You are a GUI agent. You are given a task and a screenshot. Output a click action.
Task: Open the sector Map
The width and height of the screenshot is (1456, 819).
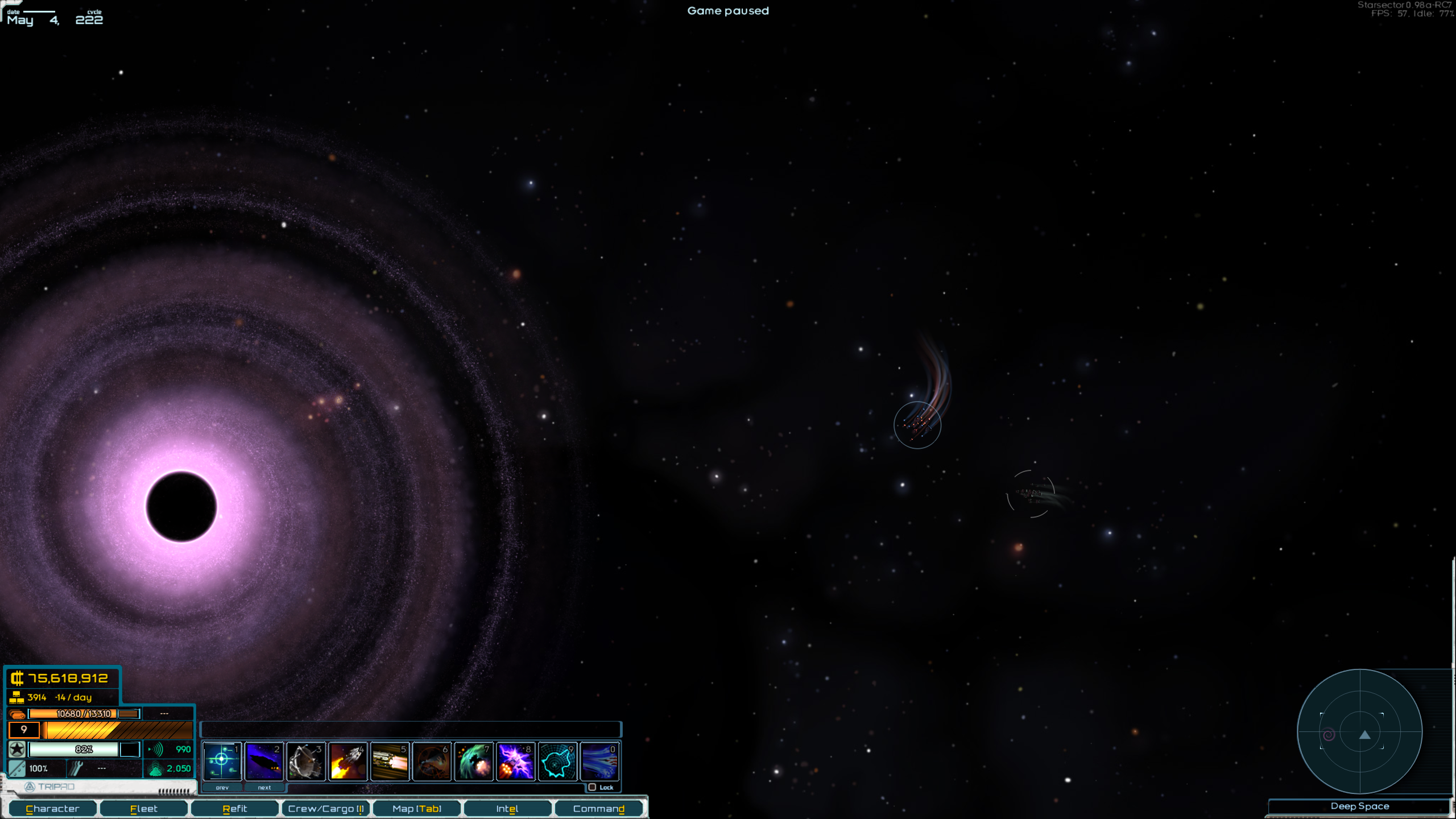click(x=417, y=808)
